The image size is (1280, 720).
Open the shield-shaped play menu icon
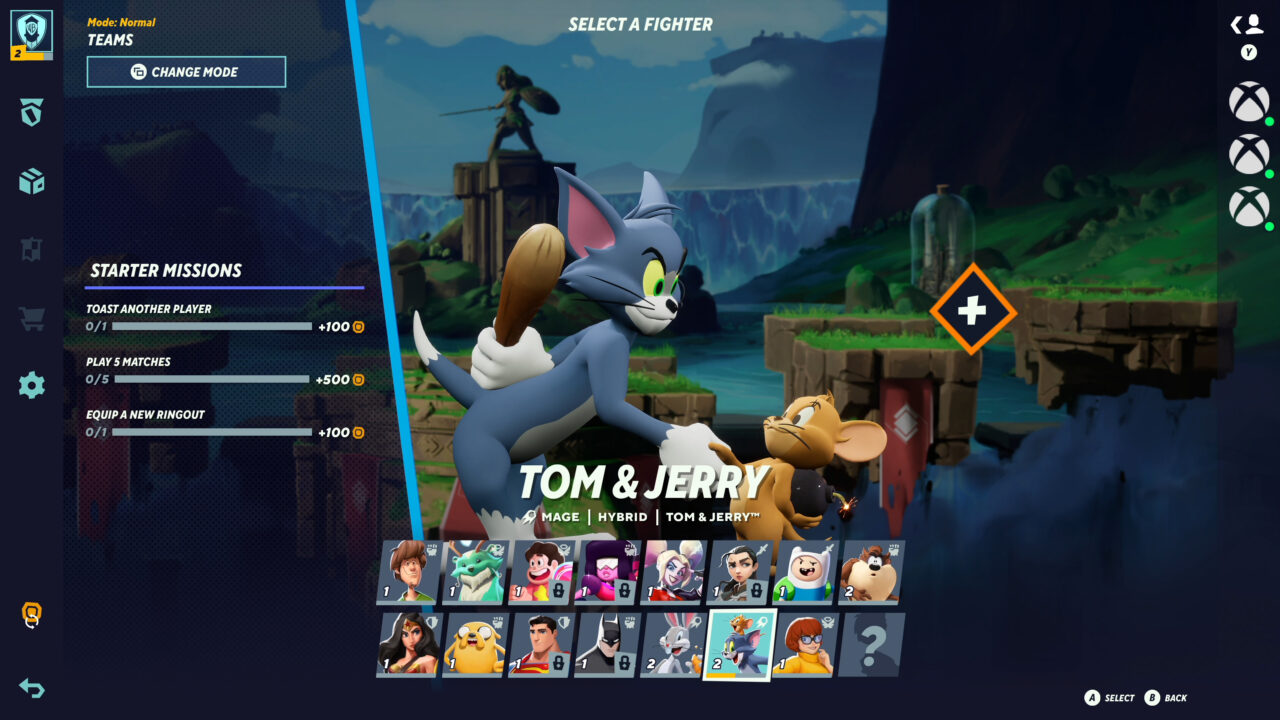[30, 115]
